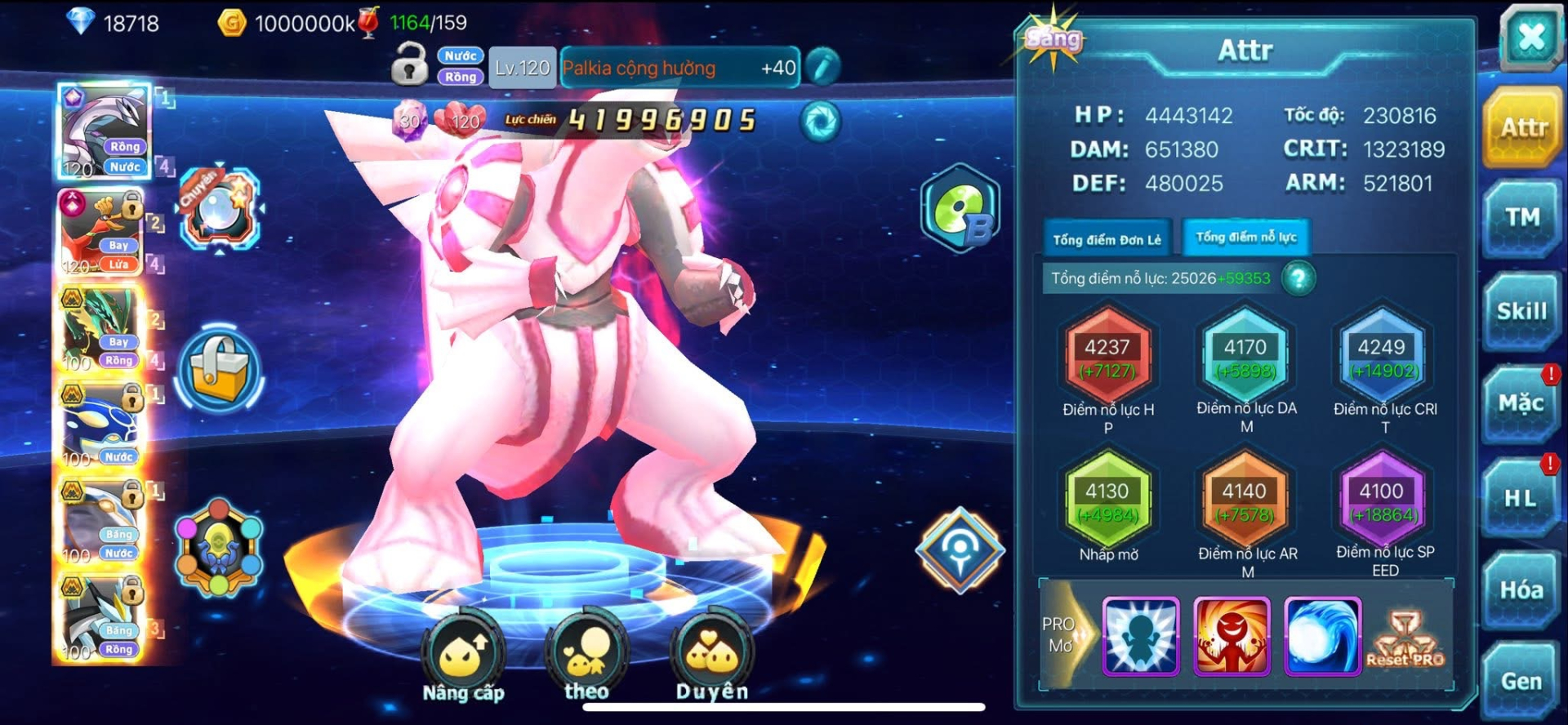This screenshot has width=1568, height=725.
Task: Choose the red stickman PRO skill icon
Action: (1232, 636)
